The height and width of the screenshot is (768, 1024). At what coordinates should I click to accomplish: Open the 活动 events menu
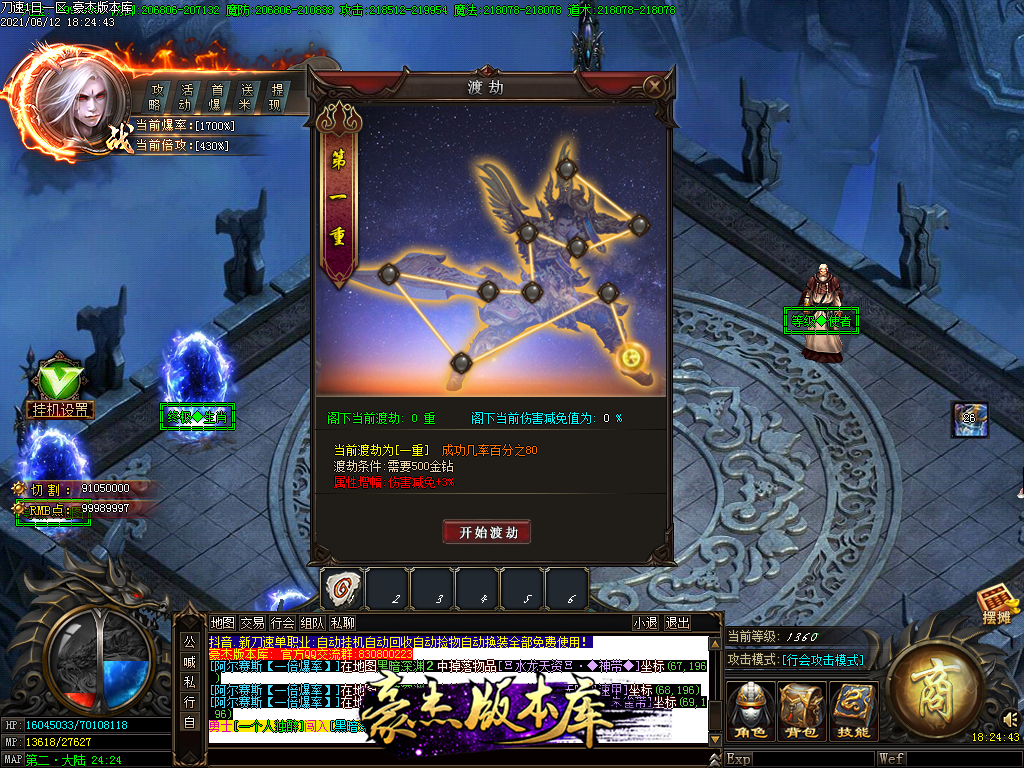[x=185, y=97]
